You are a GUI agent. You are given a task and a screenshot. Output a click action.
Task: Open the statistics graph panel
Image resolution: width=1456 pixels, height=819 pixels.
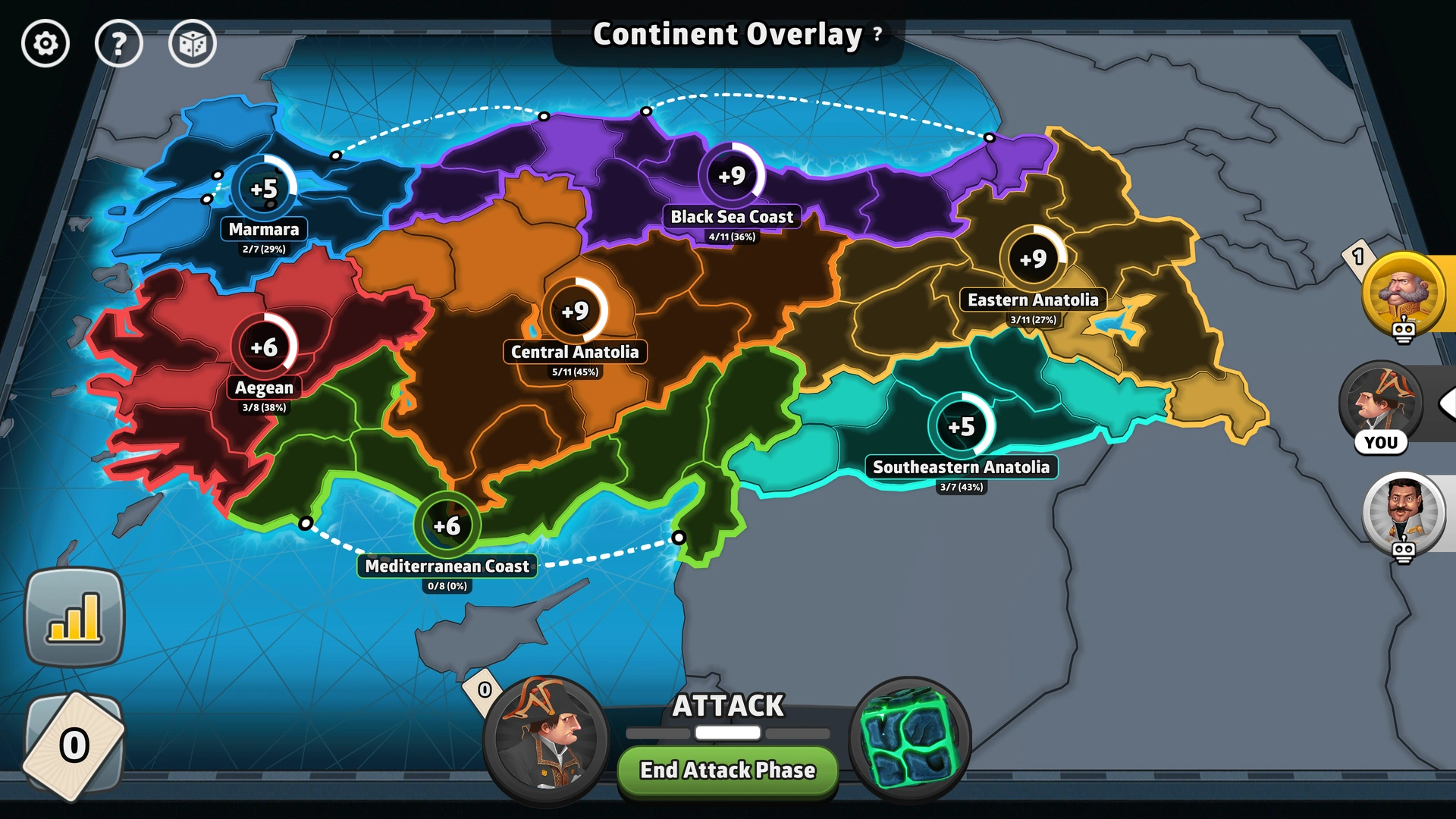(x=74, y=616)
